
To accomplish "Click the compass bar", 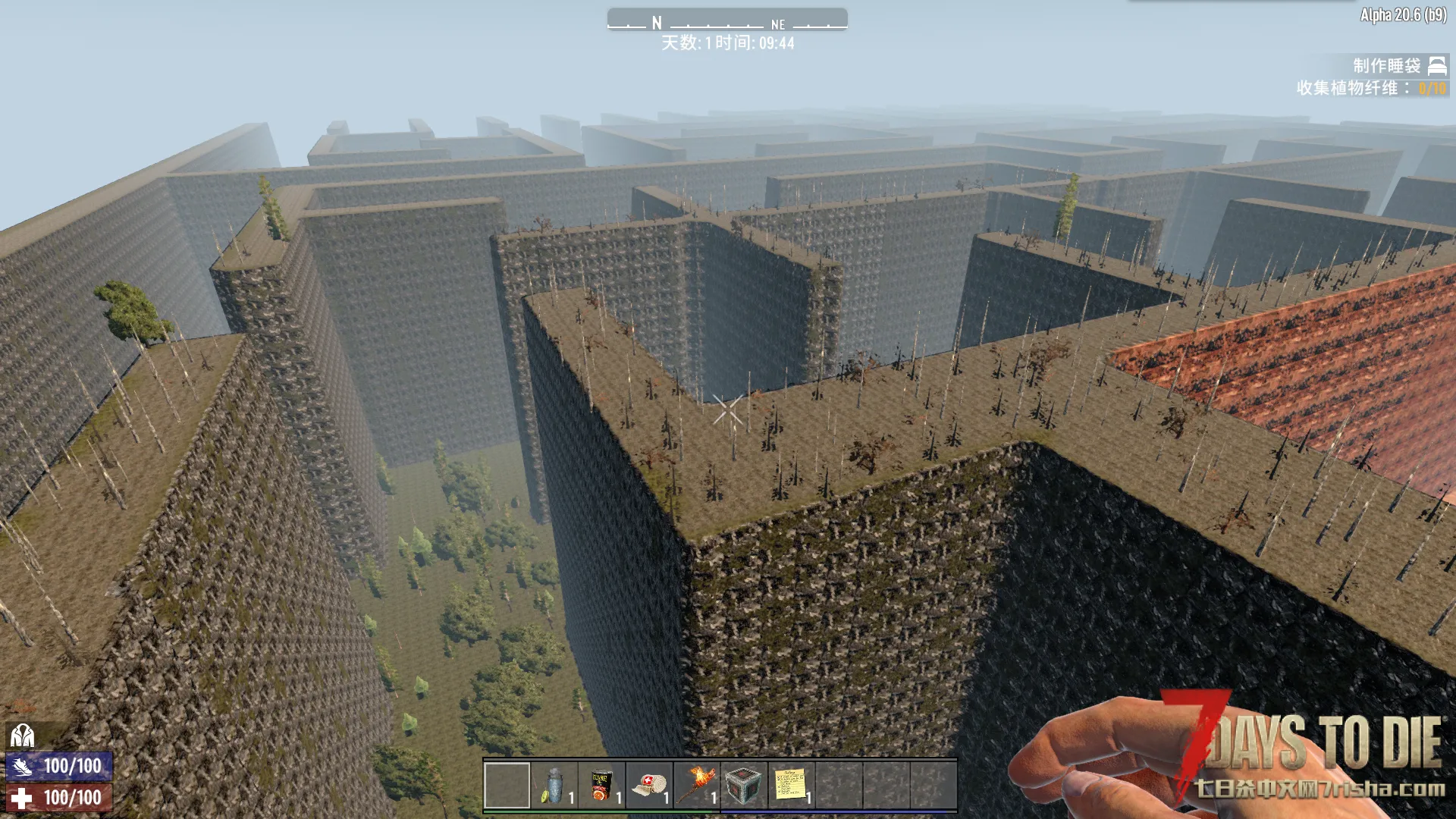I will tap(727, 20).
